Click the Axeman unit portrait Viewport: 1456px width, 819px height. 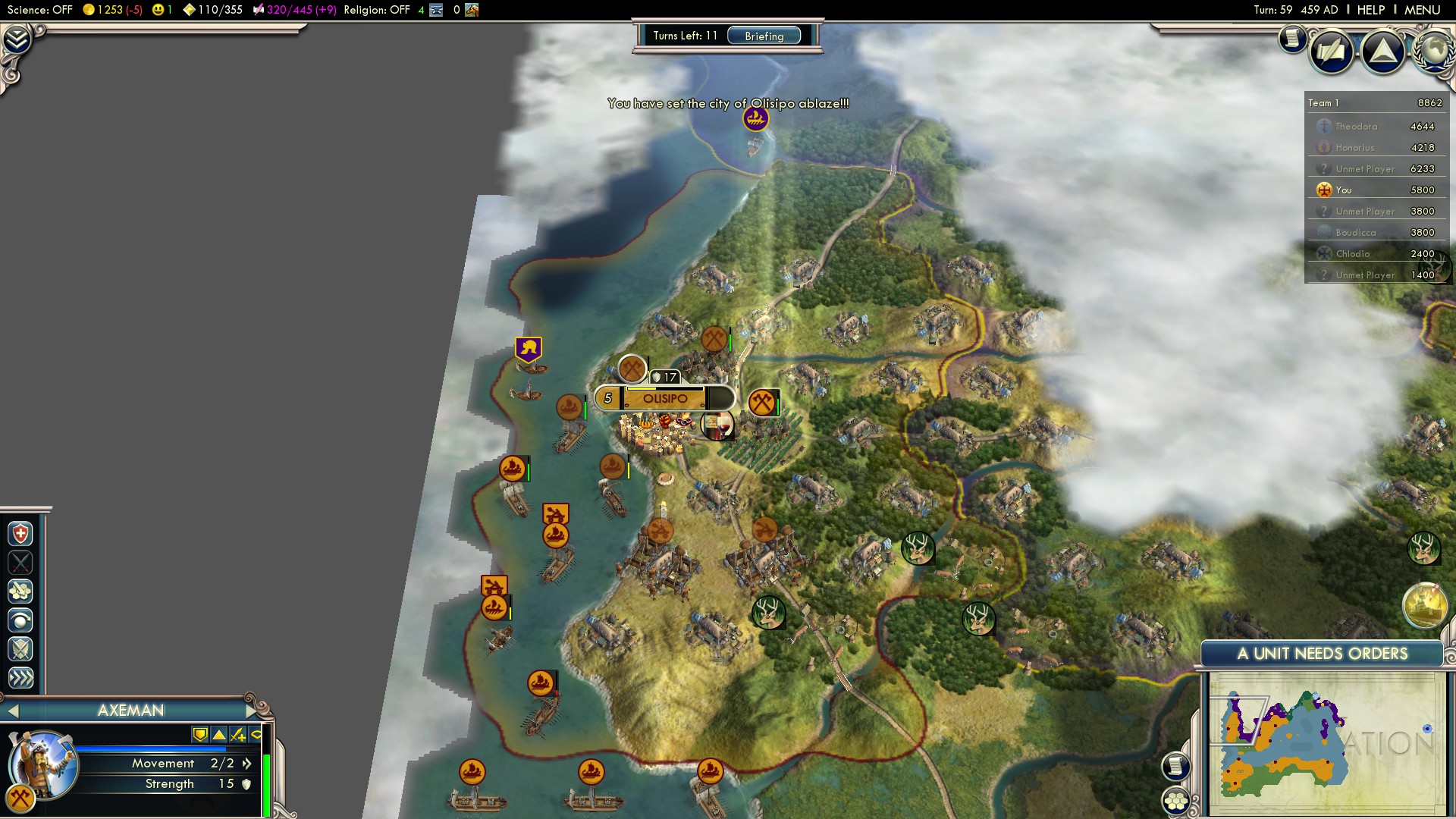tap(42, 763)
